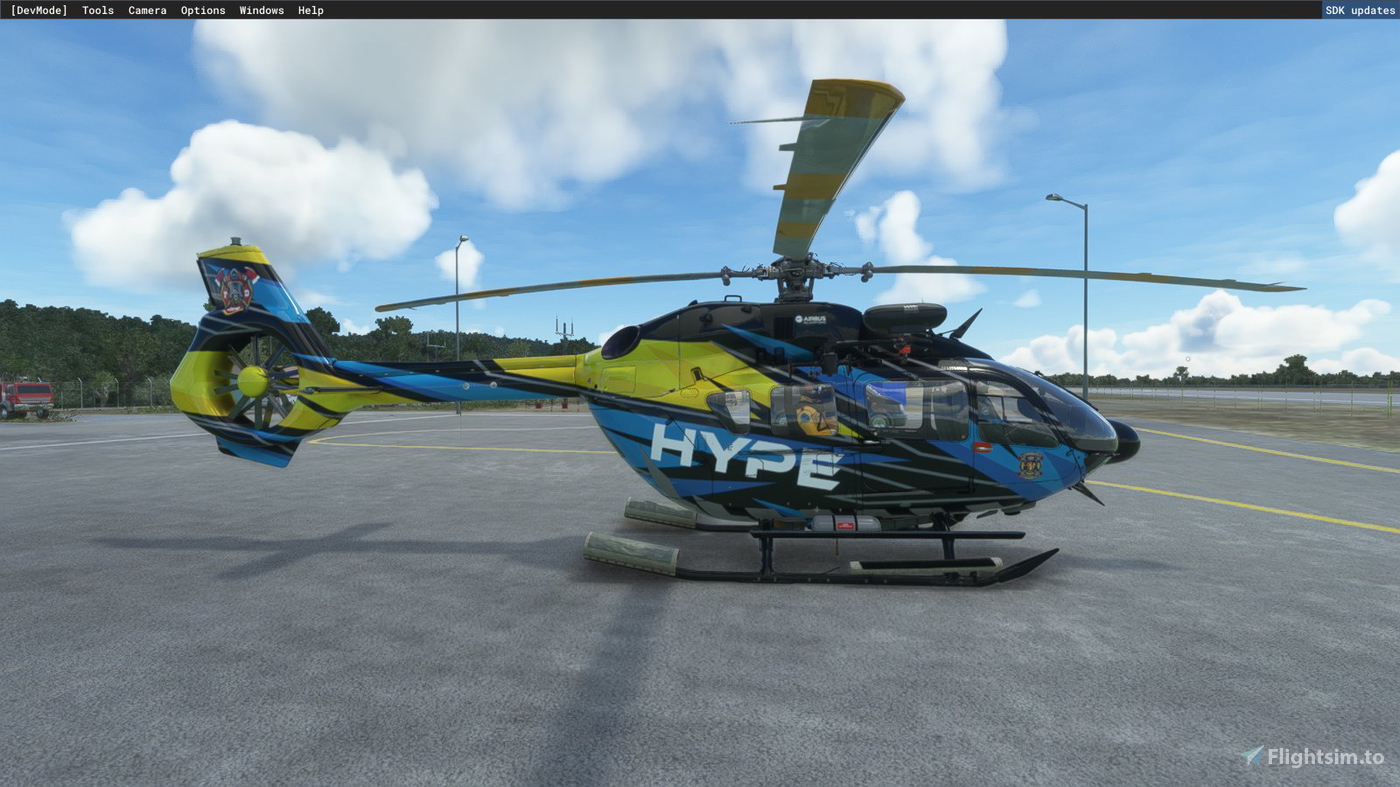Toggle the [DevMode] menu entry
Viewport: 1400px width, 787px height.
(39, 9)
